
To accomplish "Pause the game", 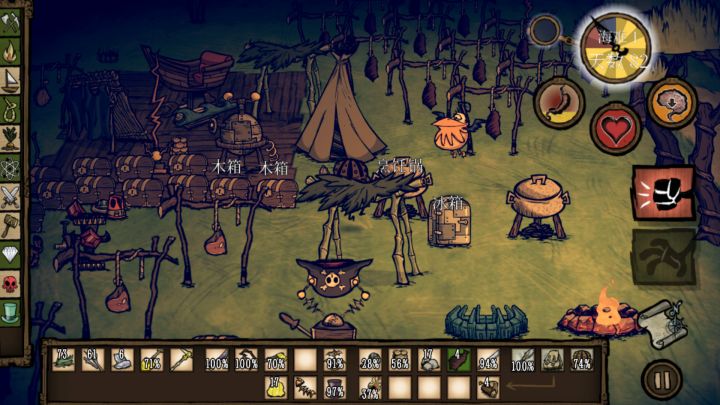I will pos(660,379).
